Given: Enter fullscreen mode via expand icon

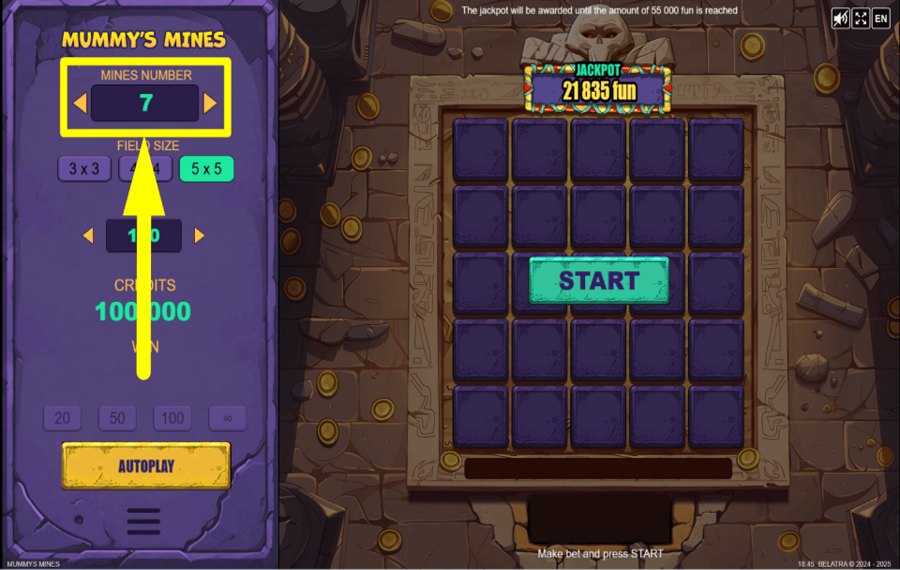Looking at the screenshot, I should 861,18.
